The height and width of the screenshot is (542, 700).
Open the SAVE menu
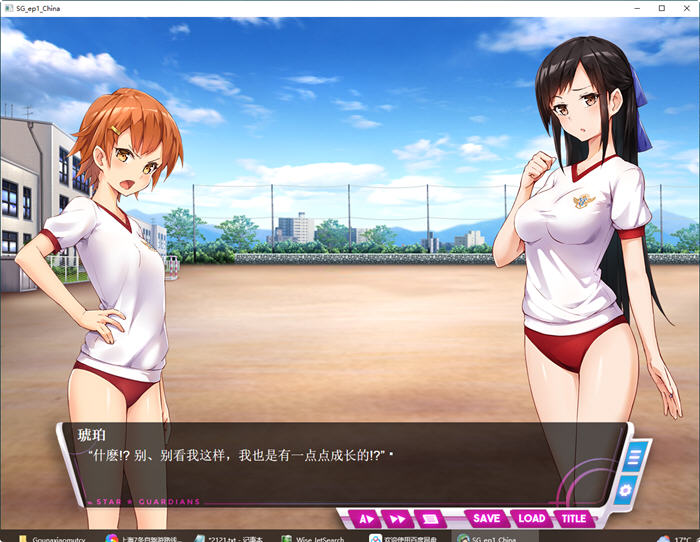click(x=486, y=519)
